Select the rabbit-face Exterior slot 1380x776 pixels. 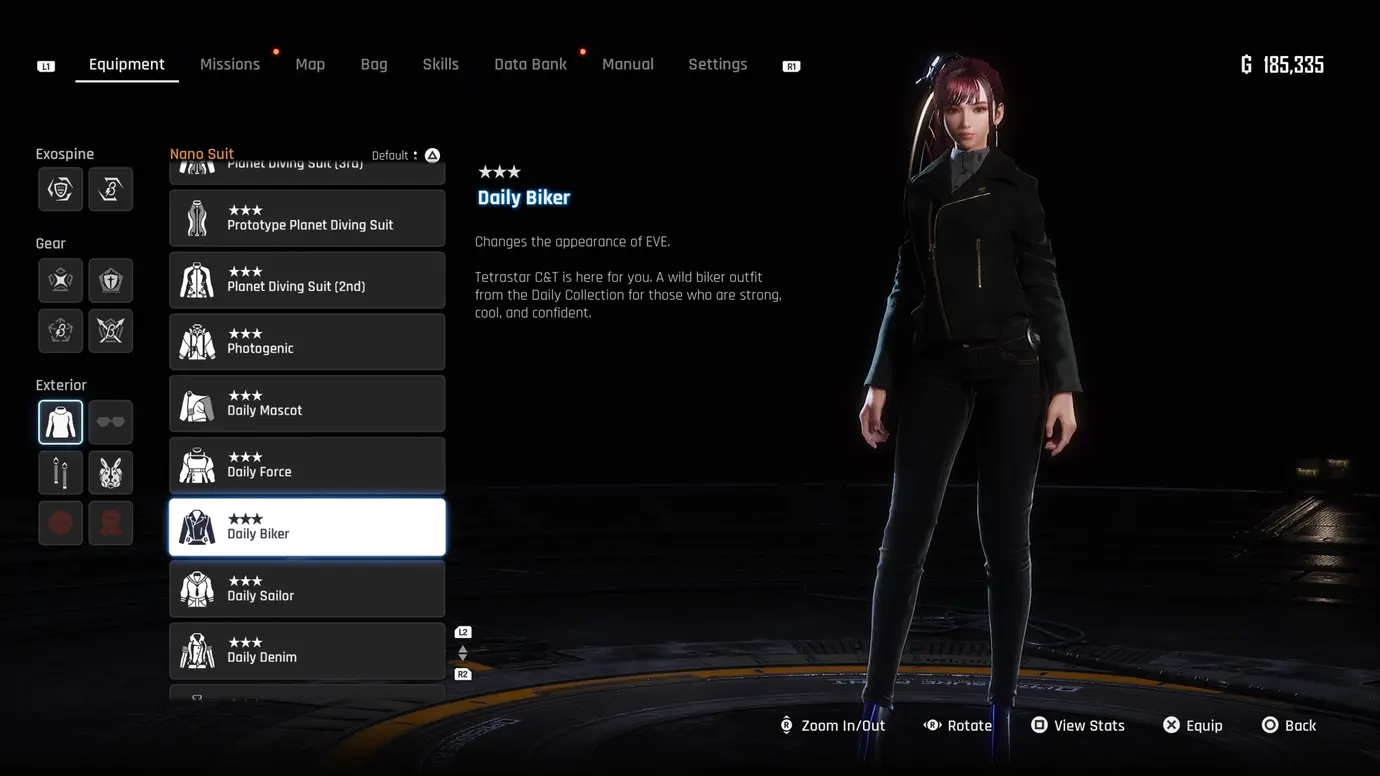click(111, 473)
